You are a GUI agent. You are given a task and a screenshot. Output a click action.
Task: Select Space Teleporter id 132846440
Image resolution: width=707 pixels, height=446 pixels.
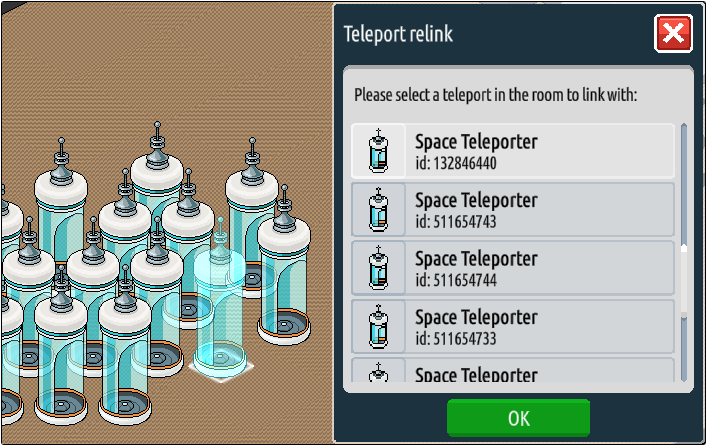pyautogui.click(x=513, y=151)
